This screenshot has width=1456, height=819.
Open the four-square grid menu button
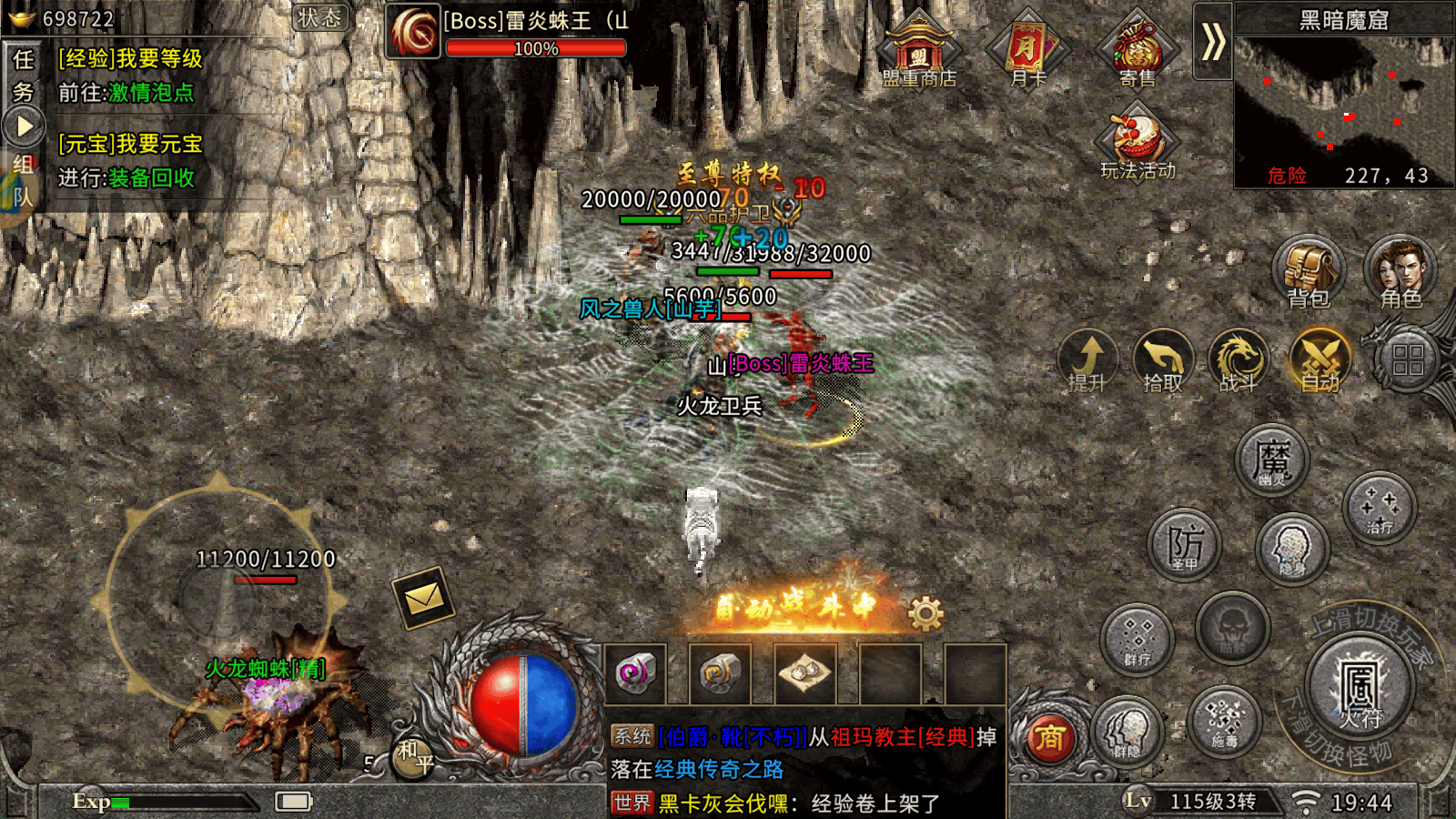(1408, 360)
